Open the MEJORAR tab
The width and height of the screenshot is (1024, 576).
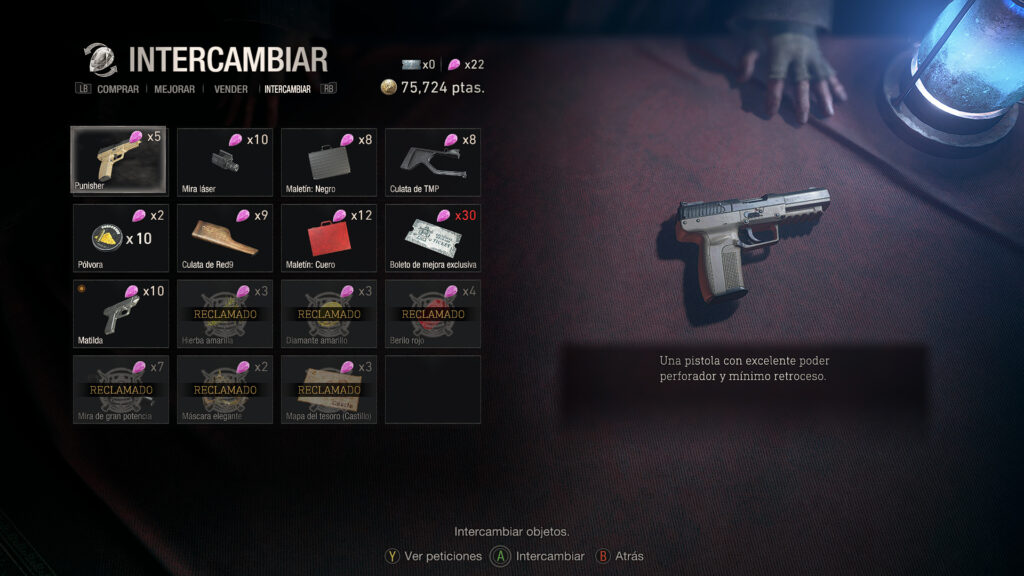pyautogui.click(x=175, y=89)
